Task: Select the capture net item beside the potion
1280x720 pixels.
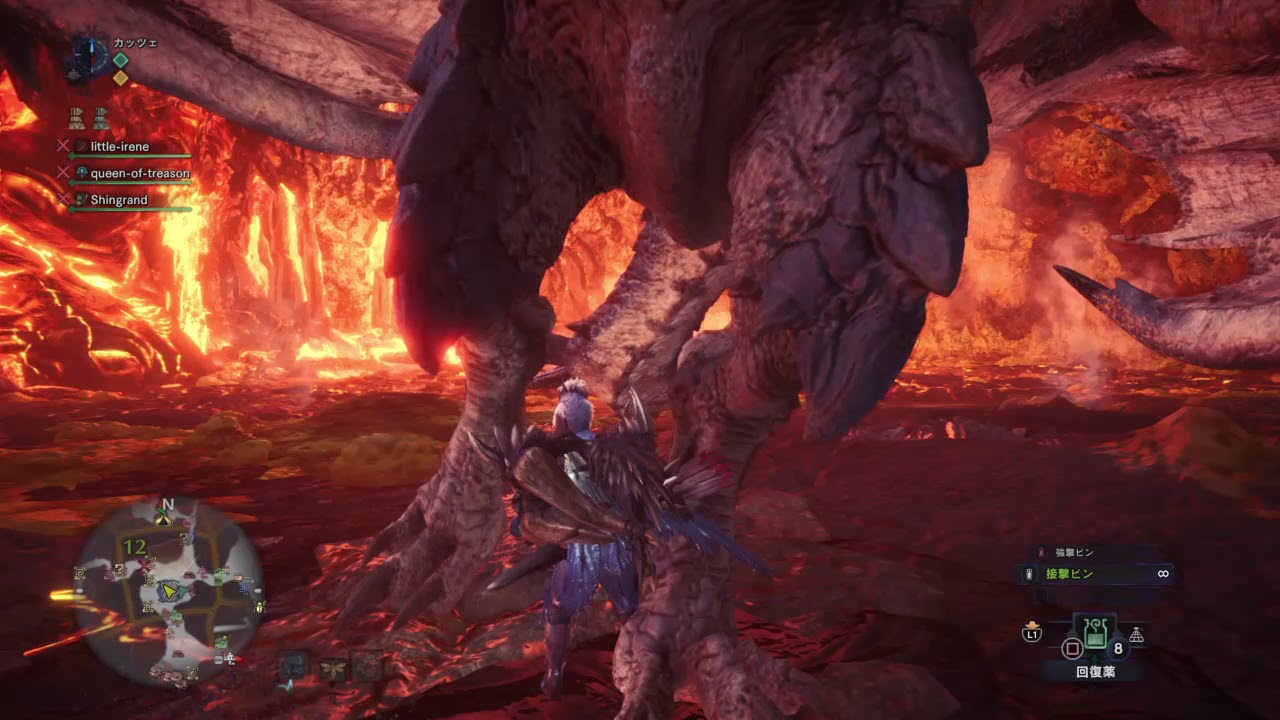Action: (x=1137, y=635)
